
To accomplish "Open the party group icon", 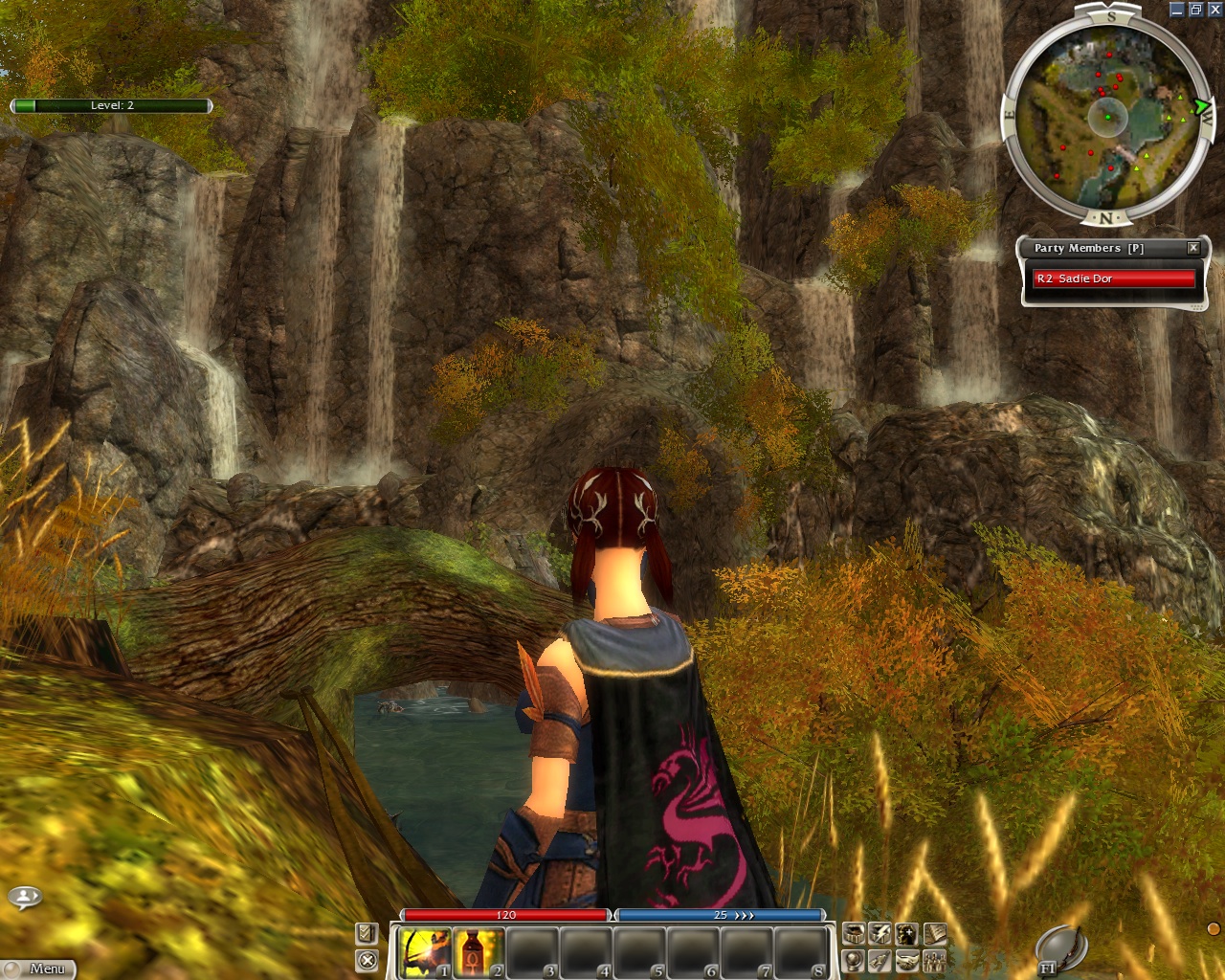I will (x=934, y=960).
